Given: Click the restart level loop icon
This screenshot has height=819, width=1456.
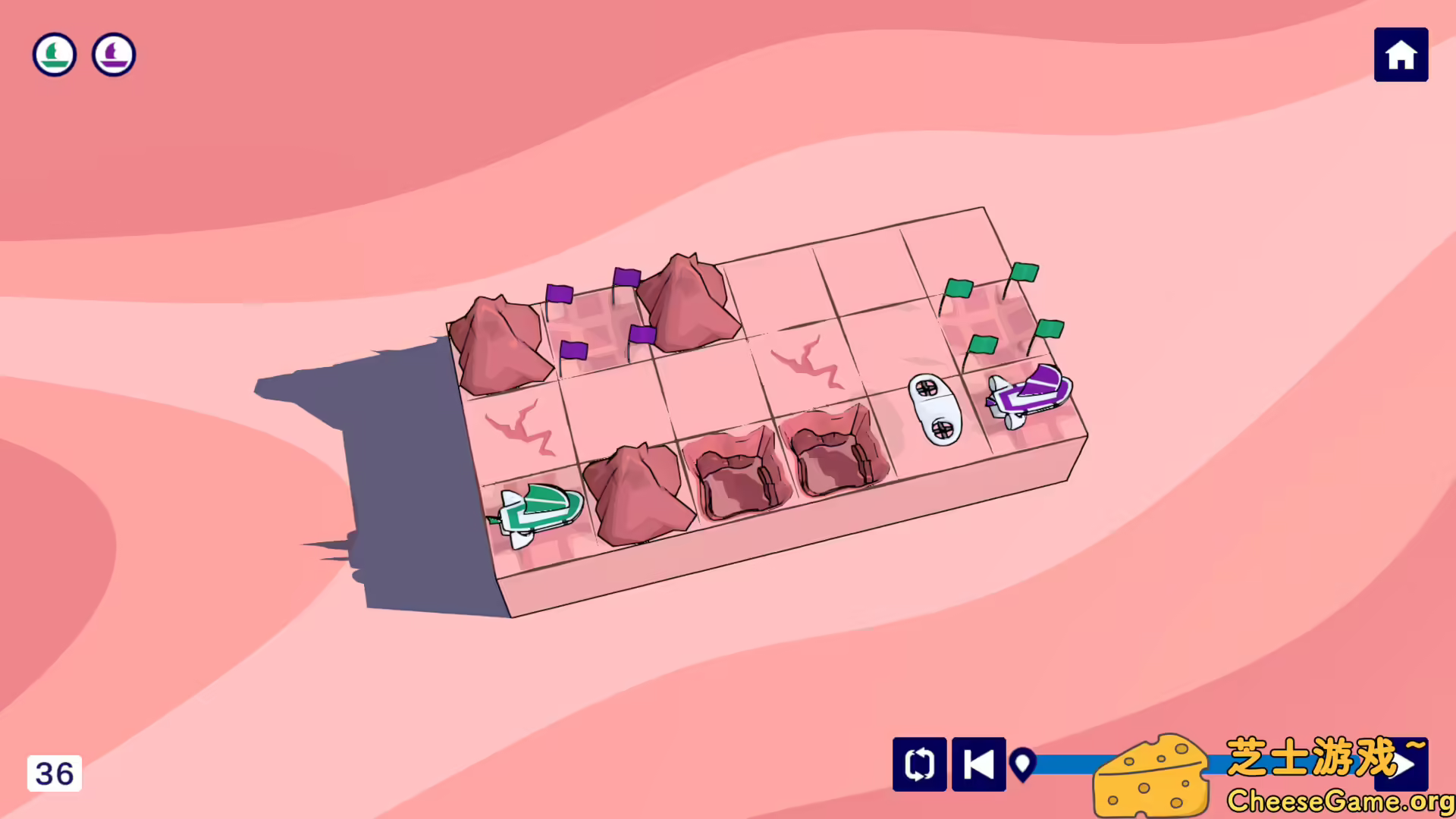Looking at the screenshot, I should pyautogui.click(x=919, y=765).
